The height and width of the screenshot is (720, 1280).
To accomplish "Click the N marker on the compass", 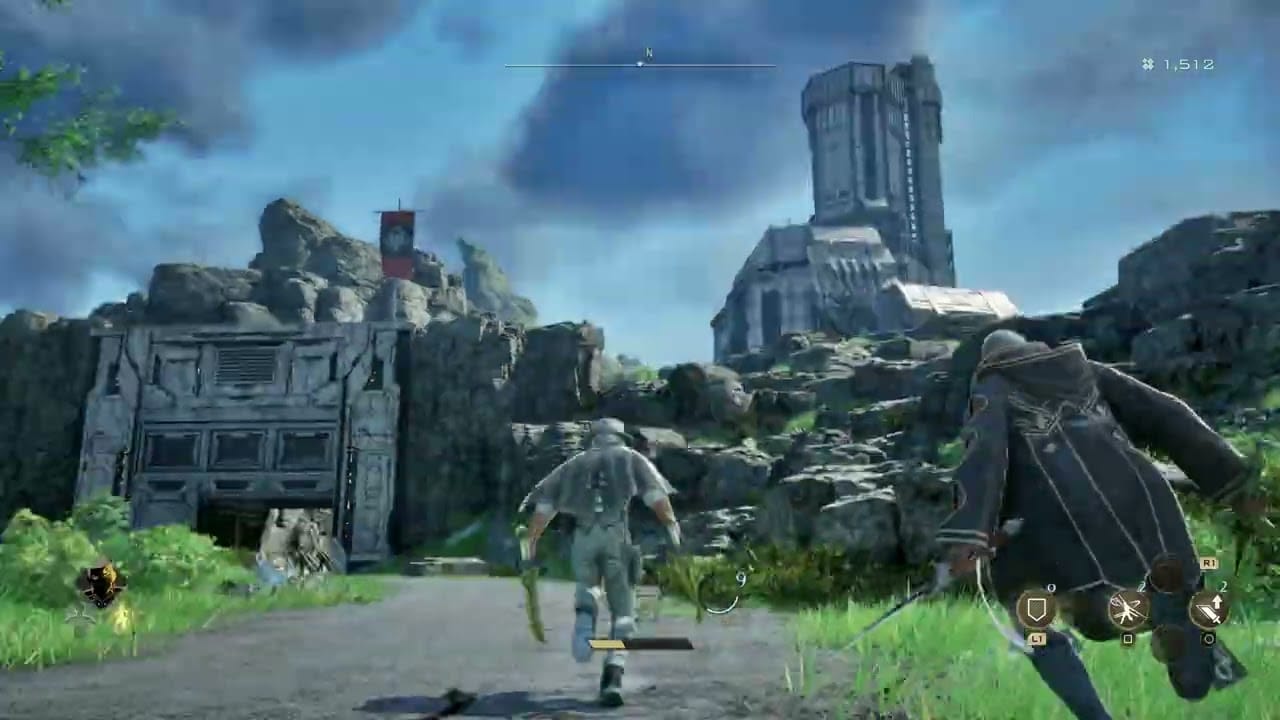I will 648,52.
